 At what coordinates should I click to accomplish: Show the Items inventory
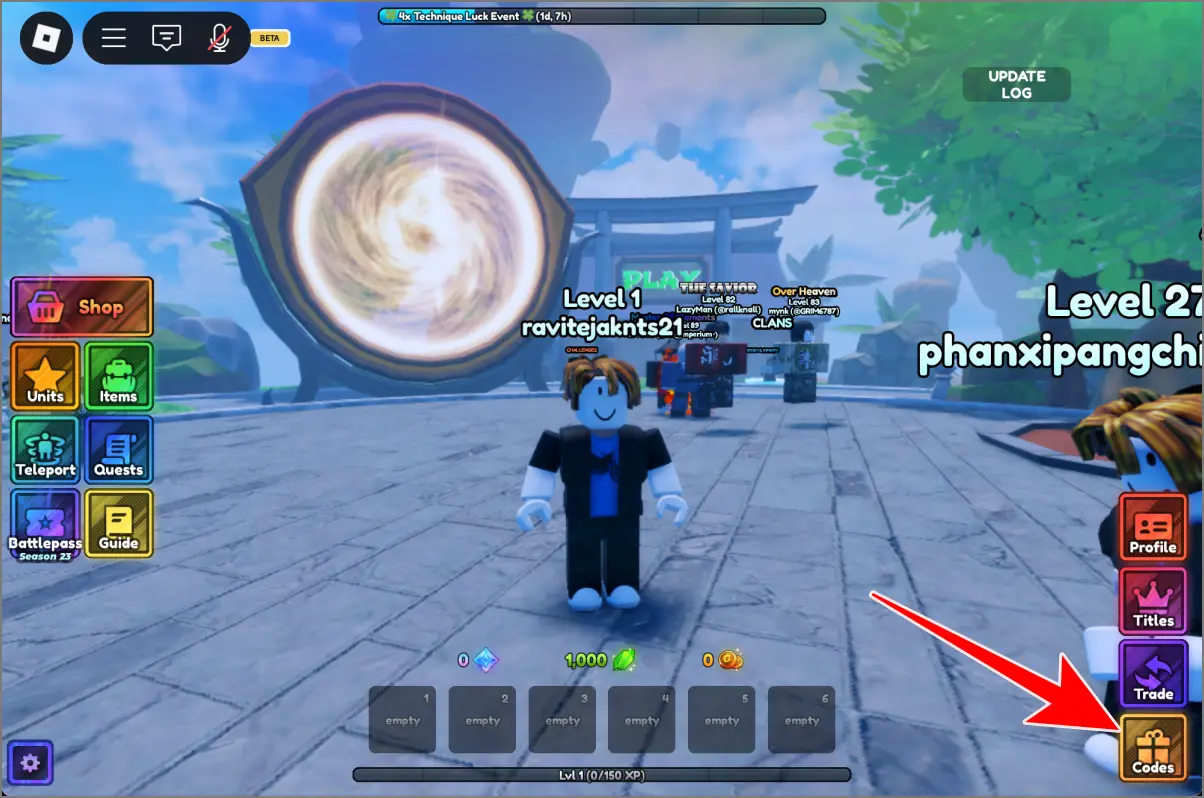[x=118, y=377]
